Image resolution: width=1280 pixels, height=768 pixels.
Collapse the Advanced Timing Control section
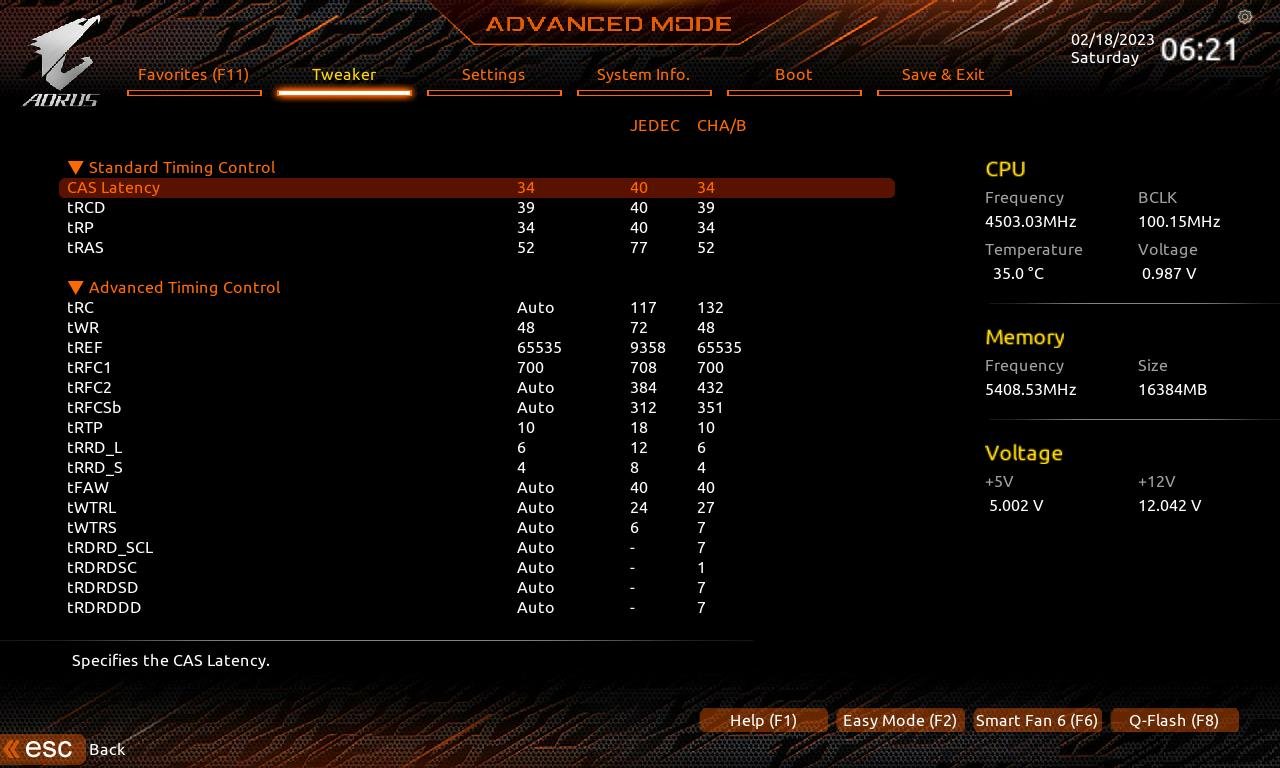[x=75, y=287]
